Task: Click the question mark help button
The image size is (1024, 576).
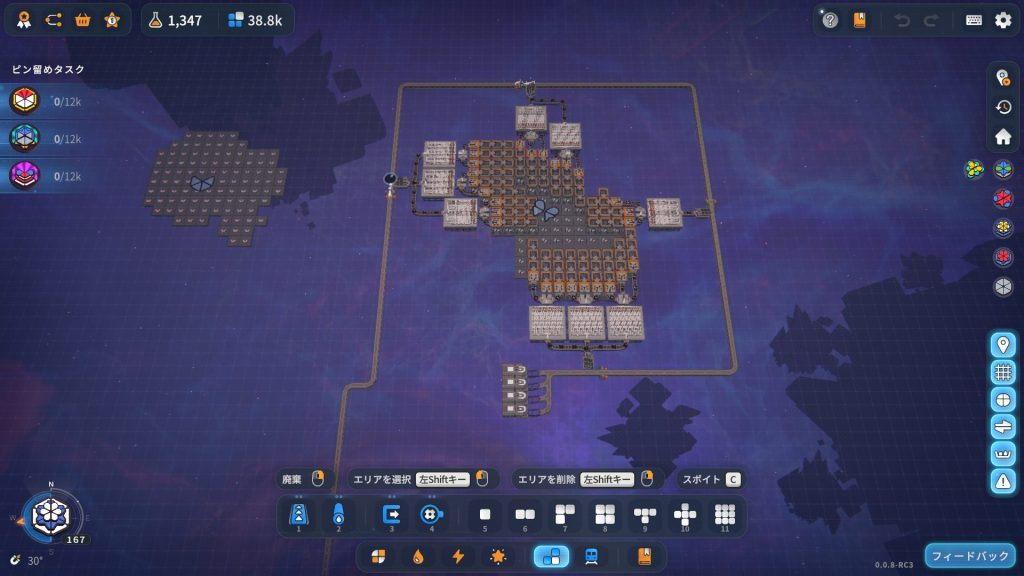Action: tap(830, 20)
